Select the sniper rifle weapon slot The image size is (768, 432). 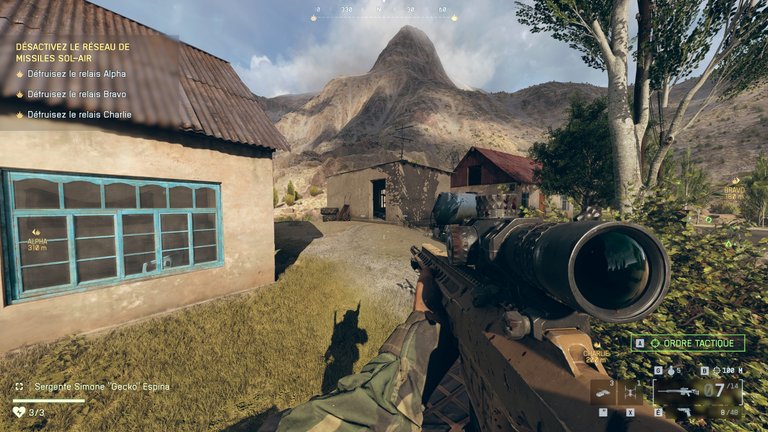(677, 391)
